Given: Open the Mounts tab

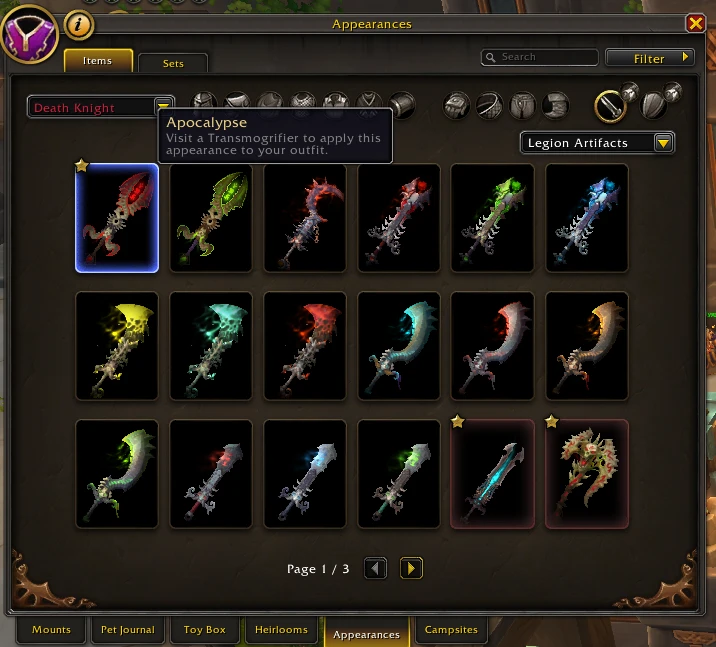Looking at the screenshot, I should click(51, 630).
